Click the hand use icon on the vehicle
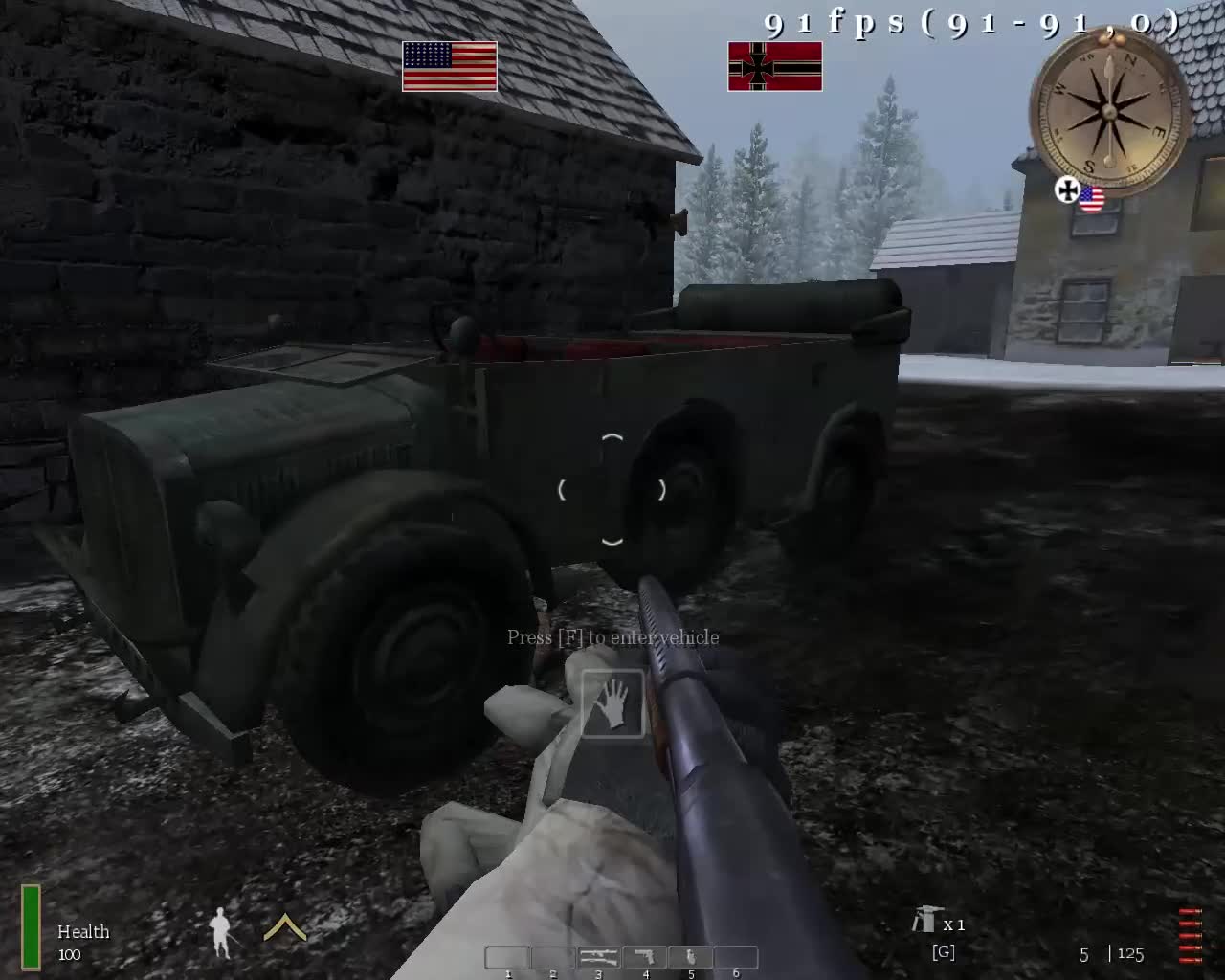The width and height of the screenshot is (1225, 980). click(612, 705)
